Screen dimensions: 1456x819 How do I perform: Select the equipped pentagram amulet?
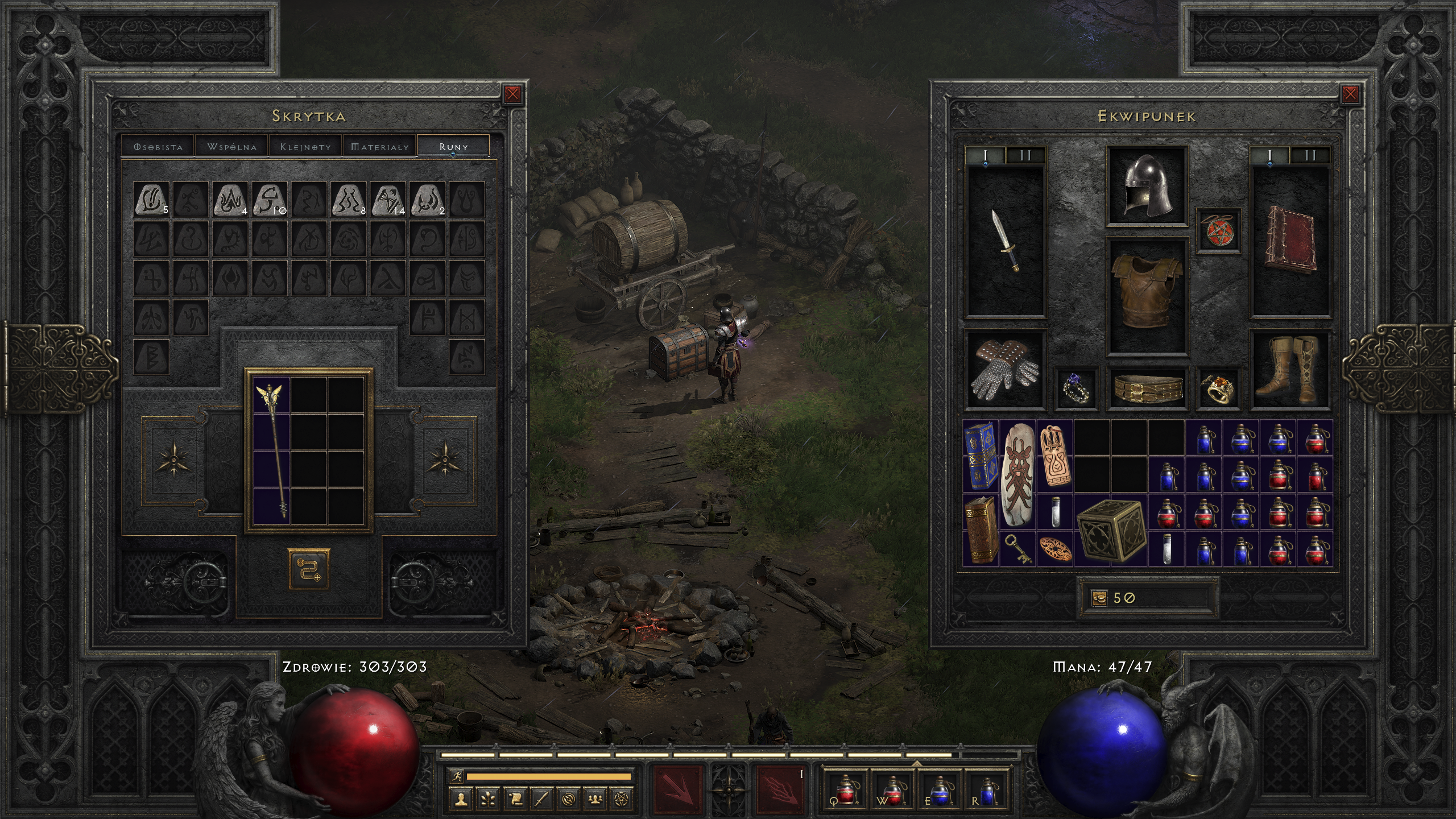(x=1218, y=230)
